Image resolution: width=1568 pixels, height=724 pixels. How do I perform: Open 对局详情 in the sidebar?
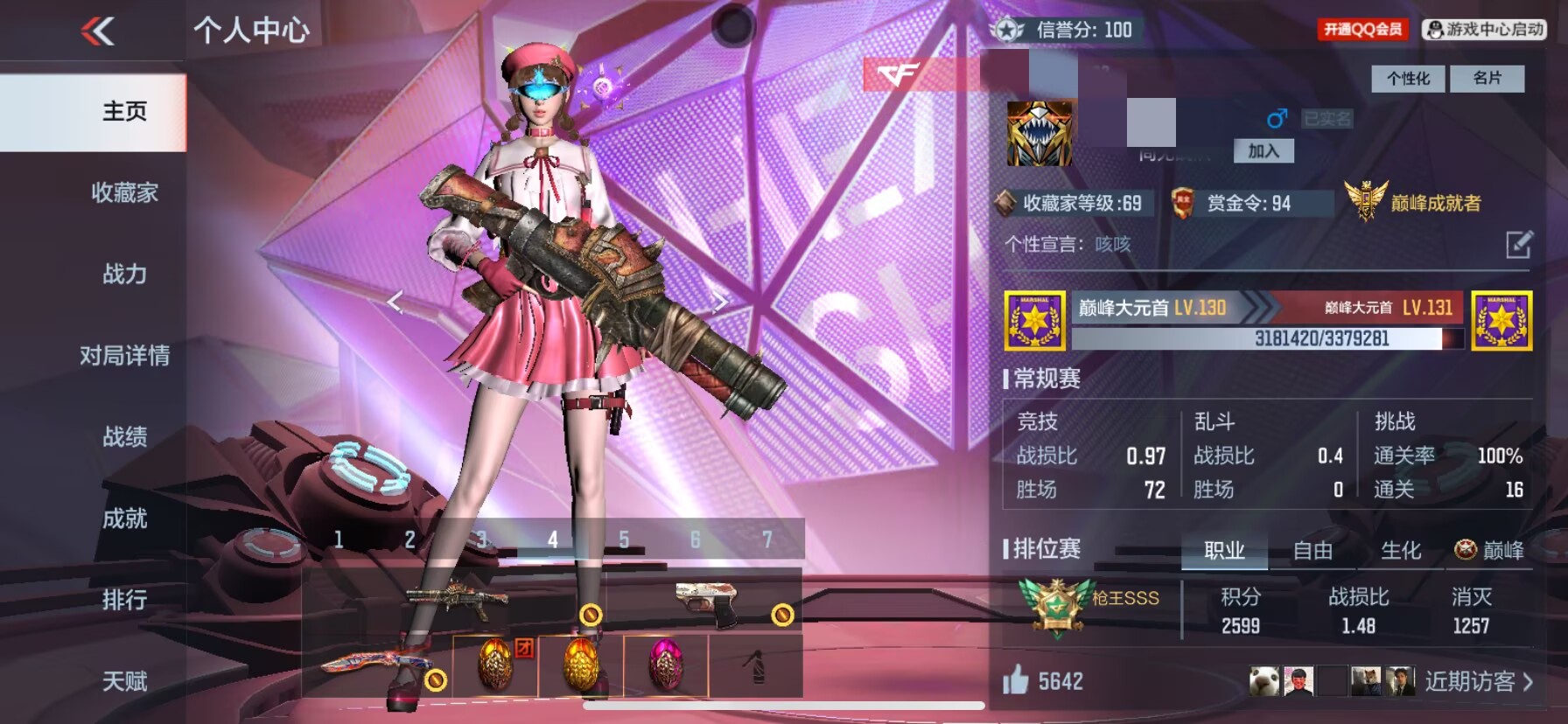pos(124,355)
